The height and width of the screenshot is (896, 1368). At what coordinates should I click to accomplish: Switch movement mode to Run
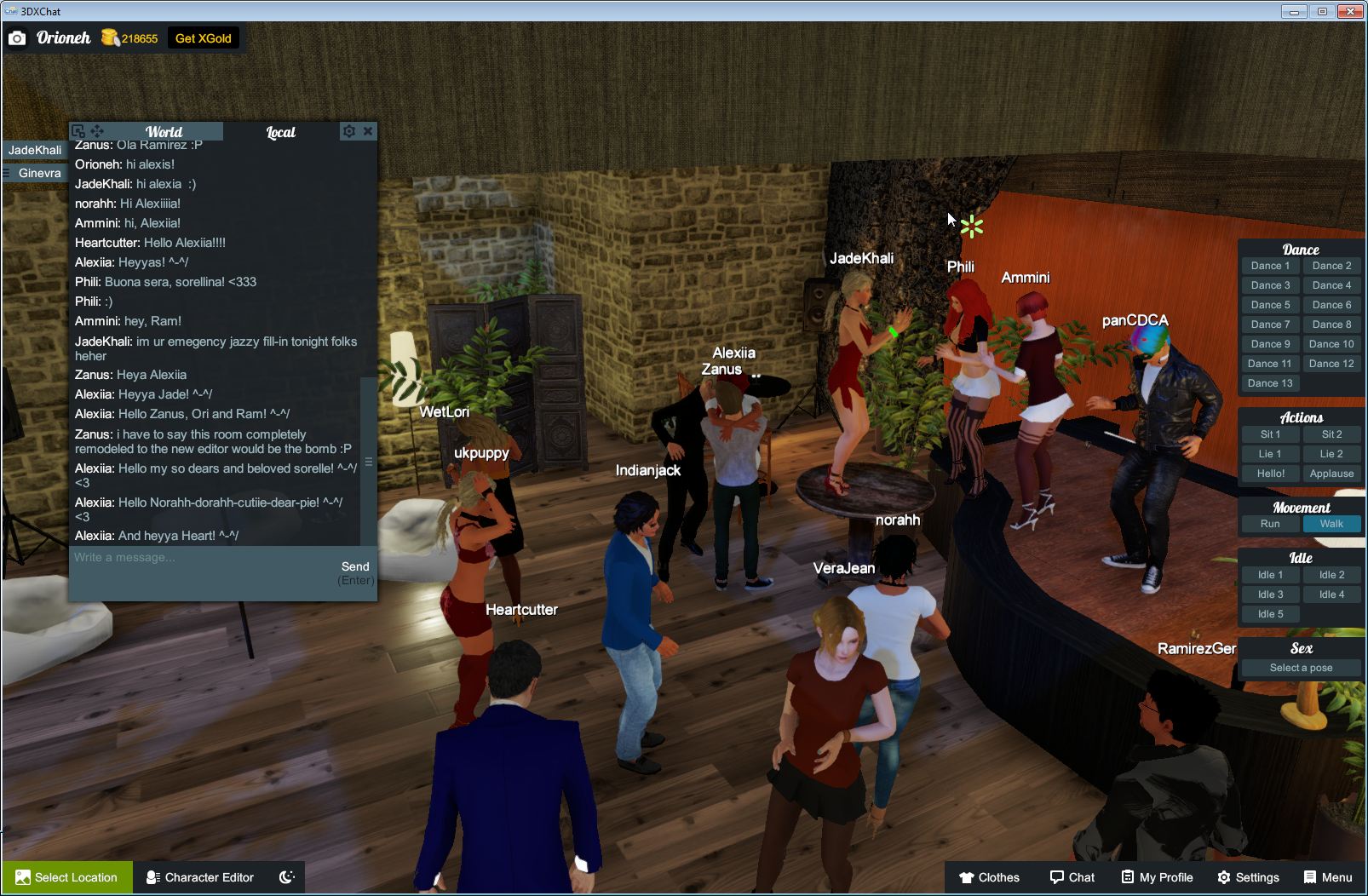click(x=1270, y=524)
